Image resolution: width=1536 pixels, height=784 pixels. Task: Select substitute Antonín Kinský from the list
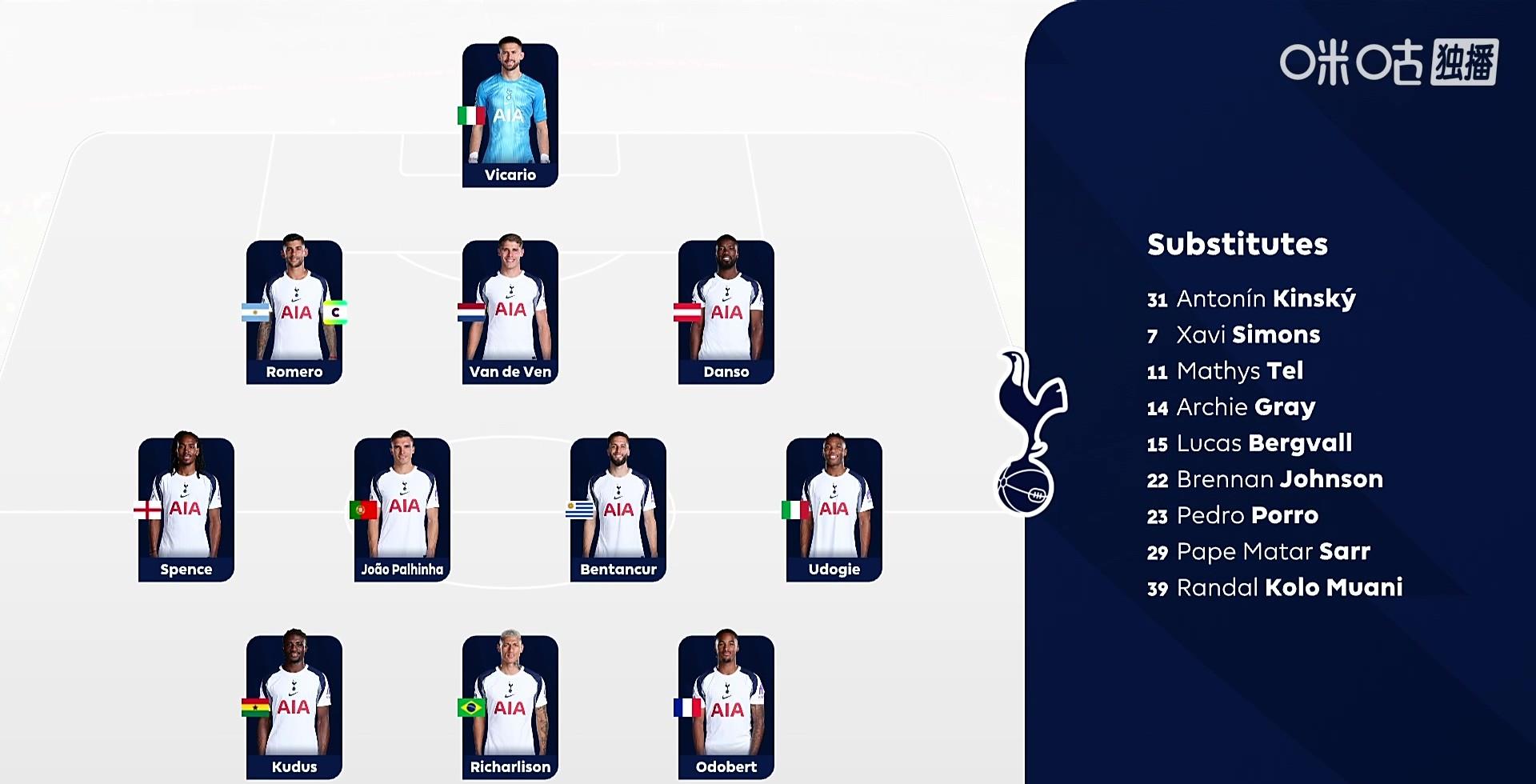(1251, 299)
